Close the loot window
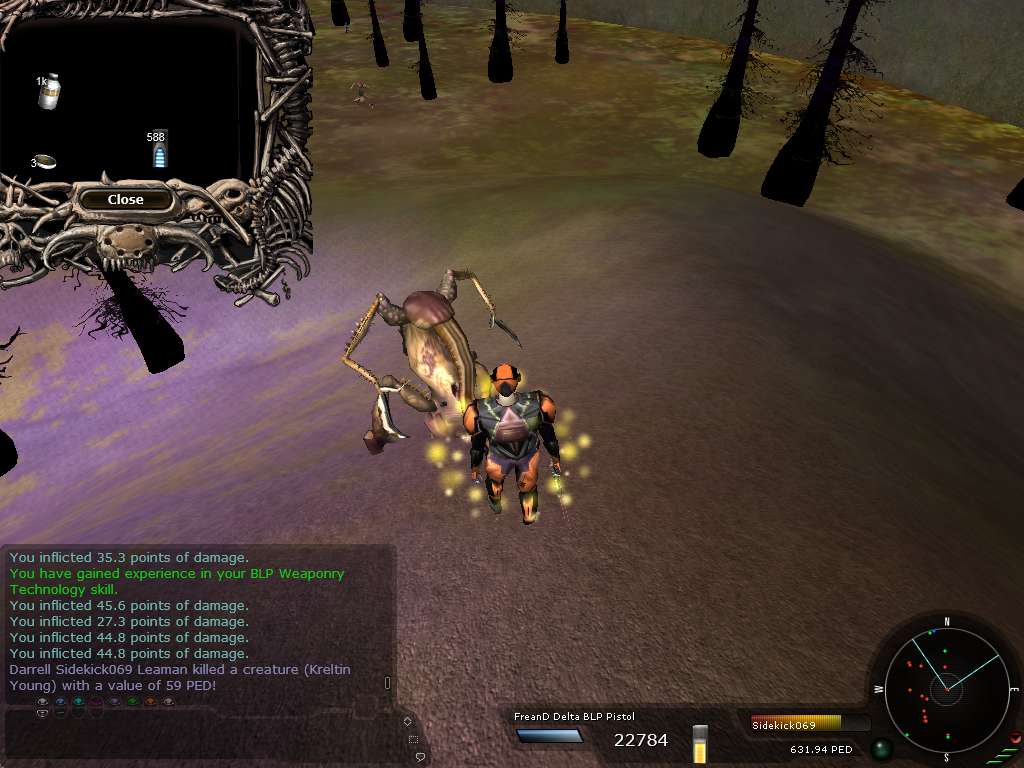The image size is (1024, 768). pyautogui.click(x=126, y=199)
